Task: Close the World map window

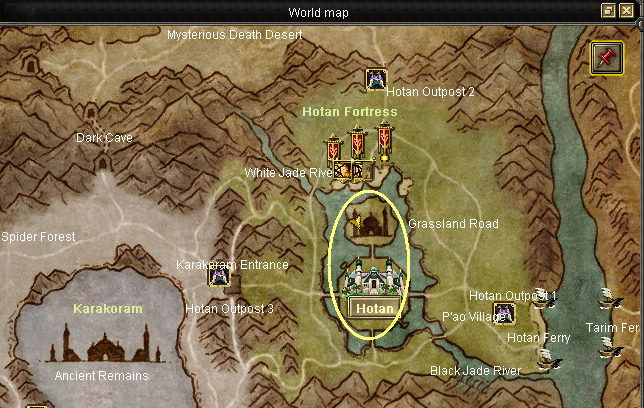Action: point(626,11)
